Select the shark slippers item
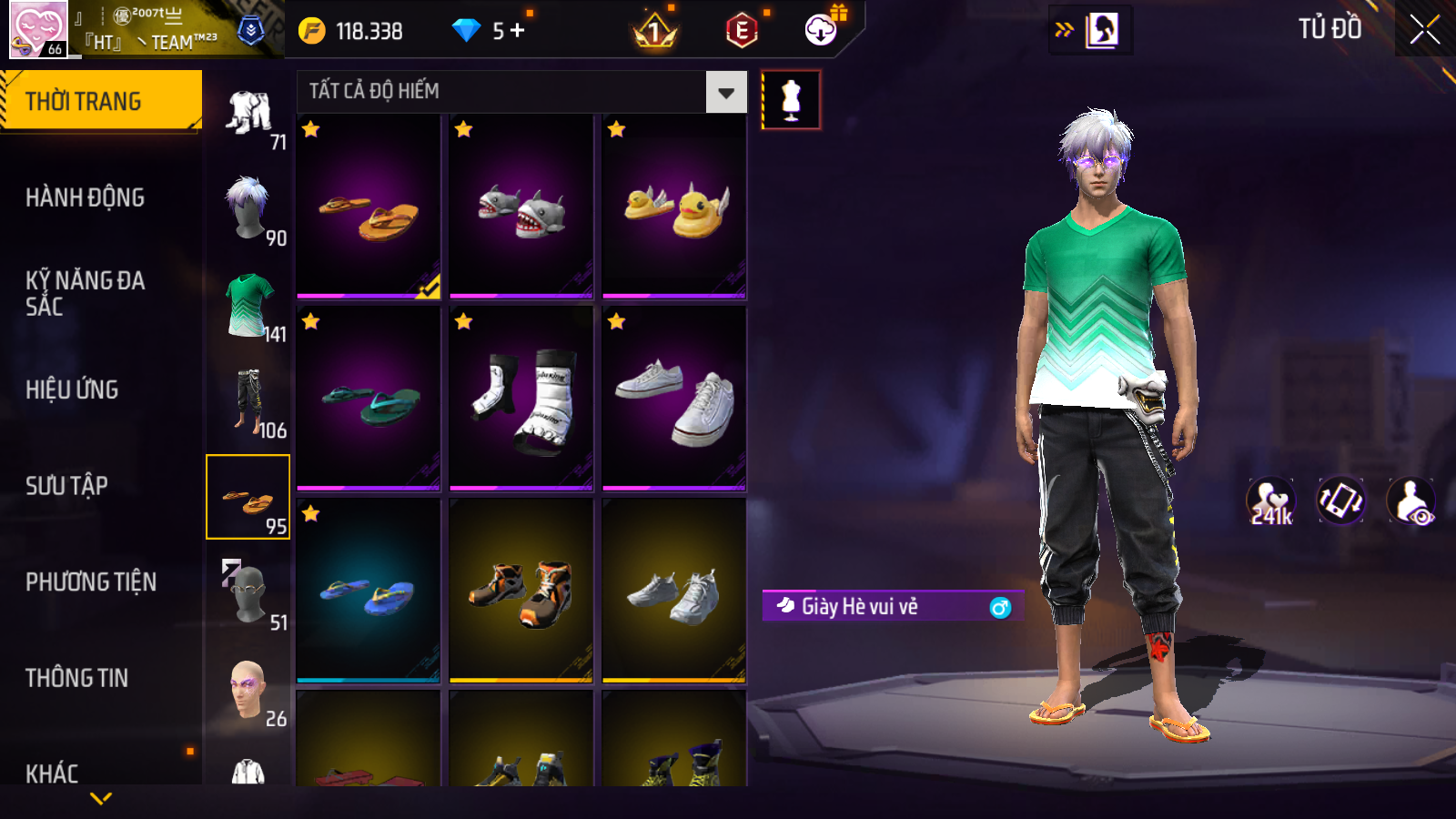 (x=521, y=207)
